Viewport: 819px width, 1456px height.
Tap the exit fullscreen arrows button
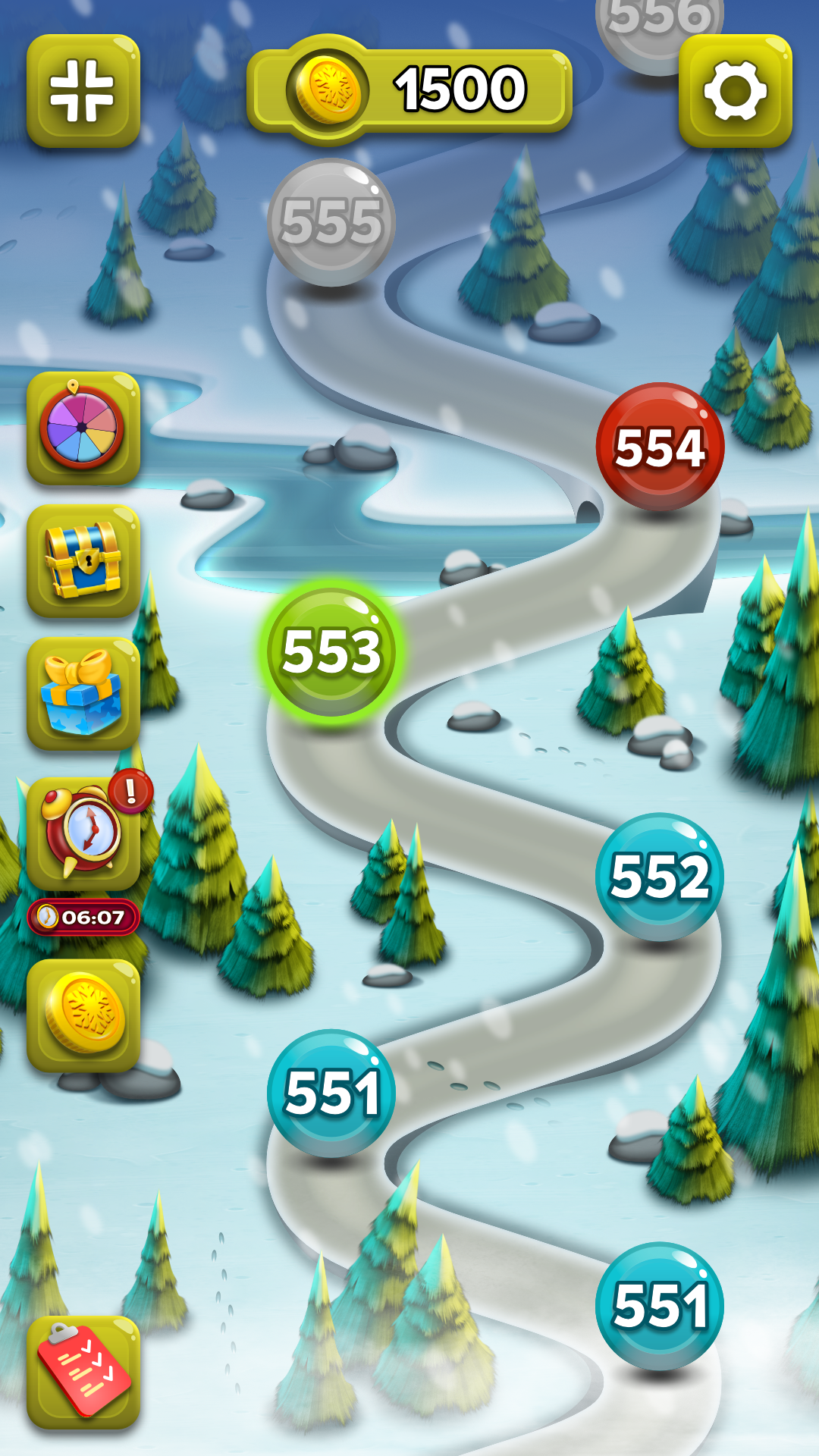coord(83,91)
